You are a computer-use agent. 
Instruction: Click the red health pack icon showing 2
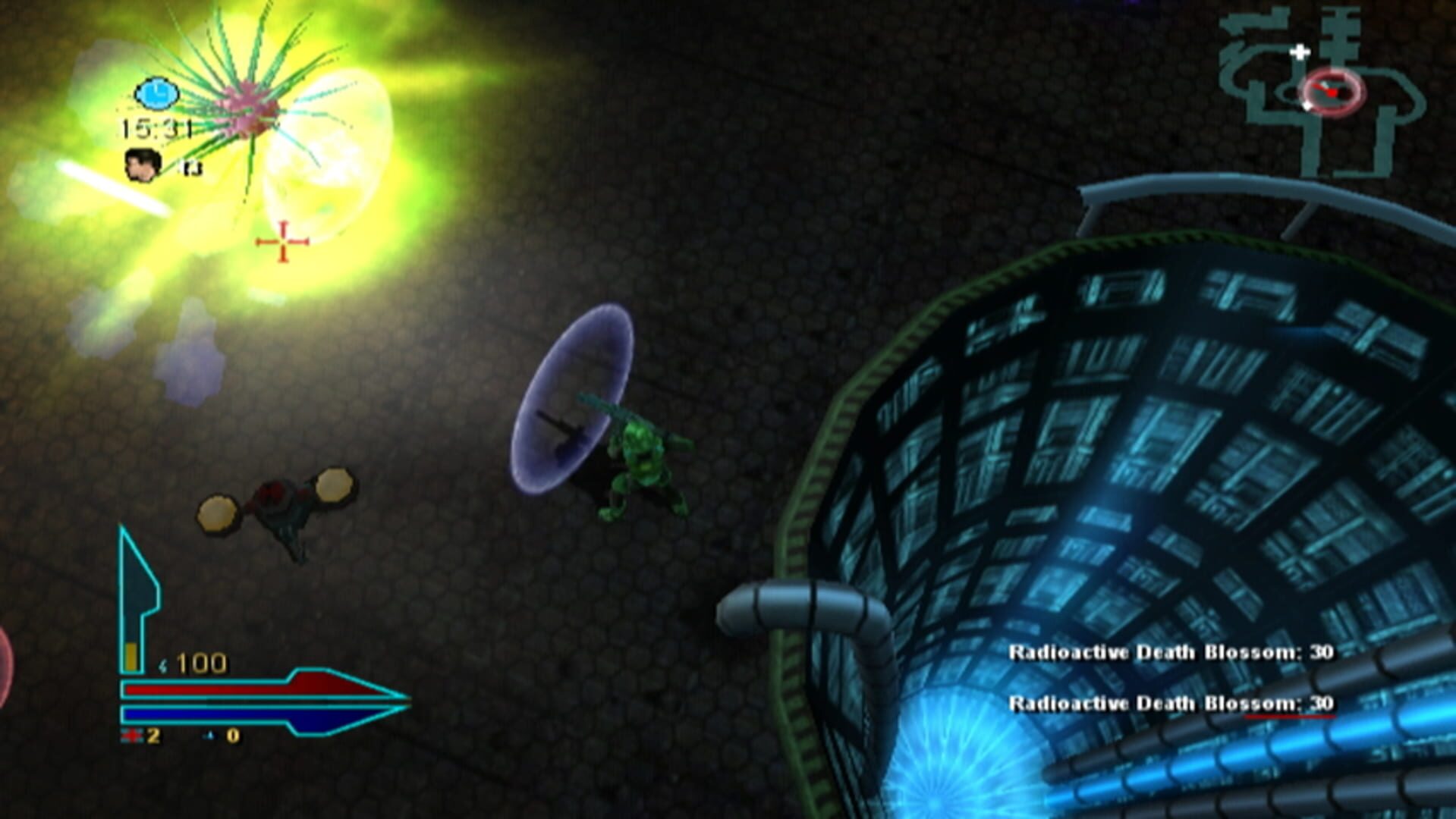[131, 736]
